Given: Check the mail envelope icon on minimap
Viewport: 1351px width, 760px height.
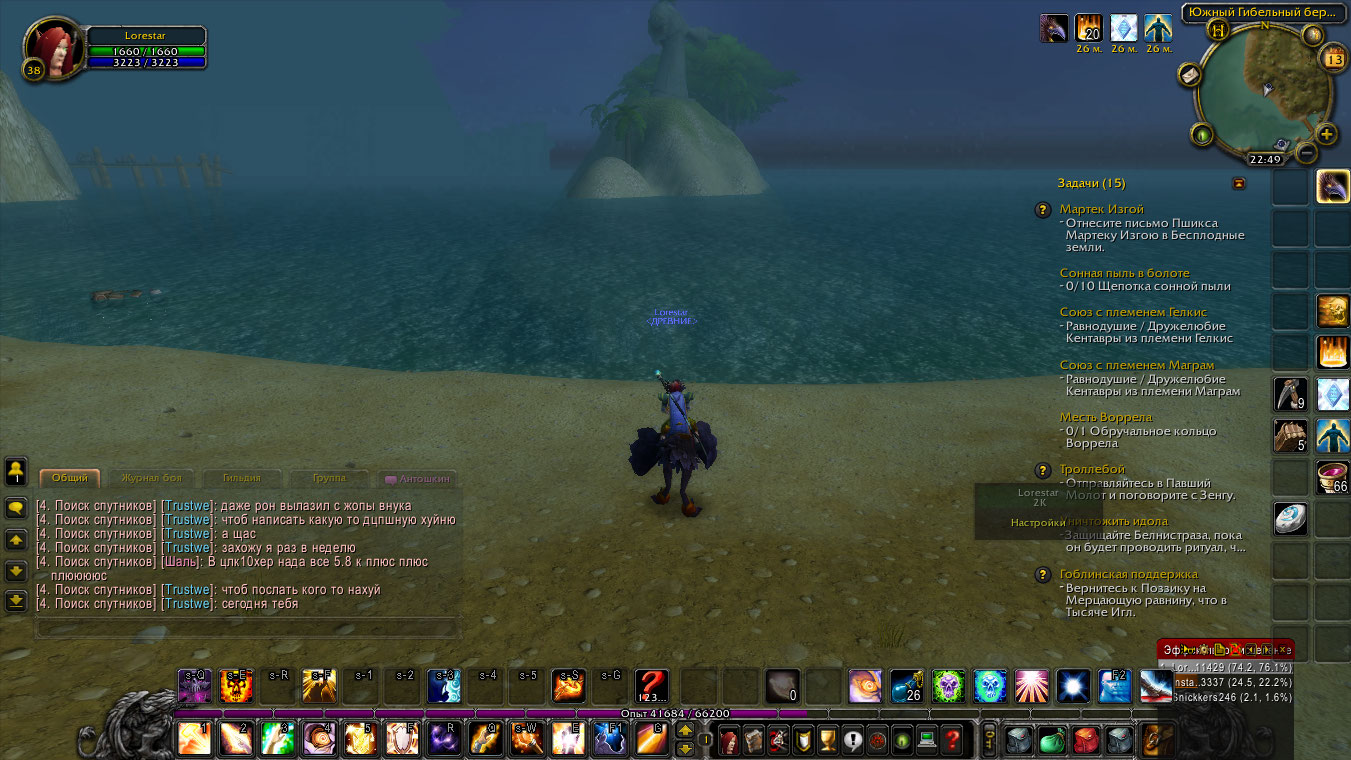Looking at the screenshot, I should pyautogui.click(x=1190, y=75).
